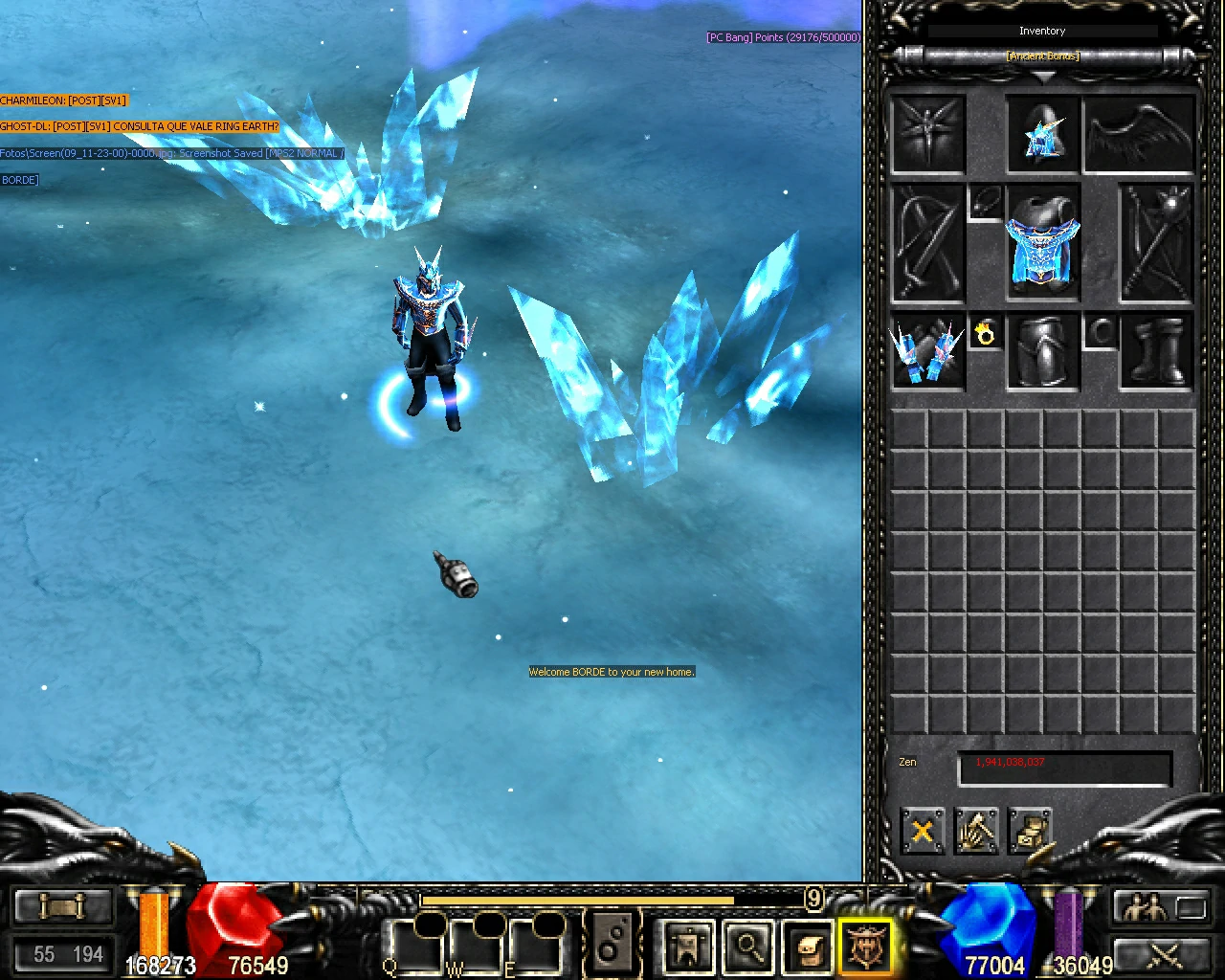Expand the [Ancient Bonus] section header
The width and height of the screenshot is (1225, 980).
pos(1042,56)
